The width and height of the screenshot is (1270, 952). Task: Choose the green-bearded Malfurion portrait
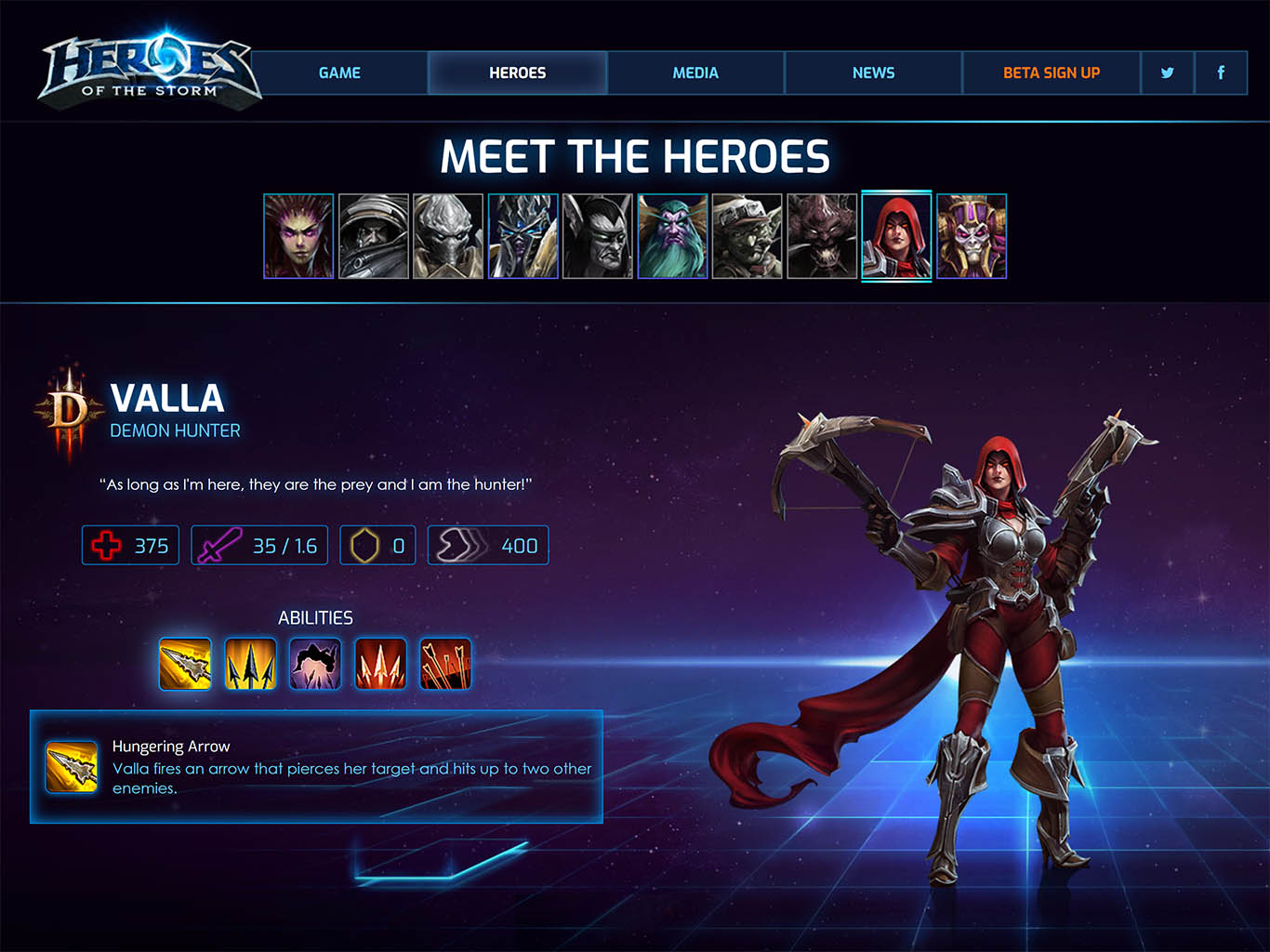(673, 236)
